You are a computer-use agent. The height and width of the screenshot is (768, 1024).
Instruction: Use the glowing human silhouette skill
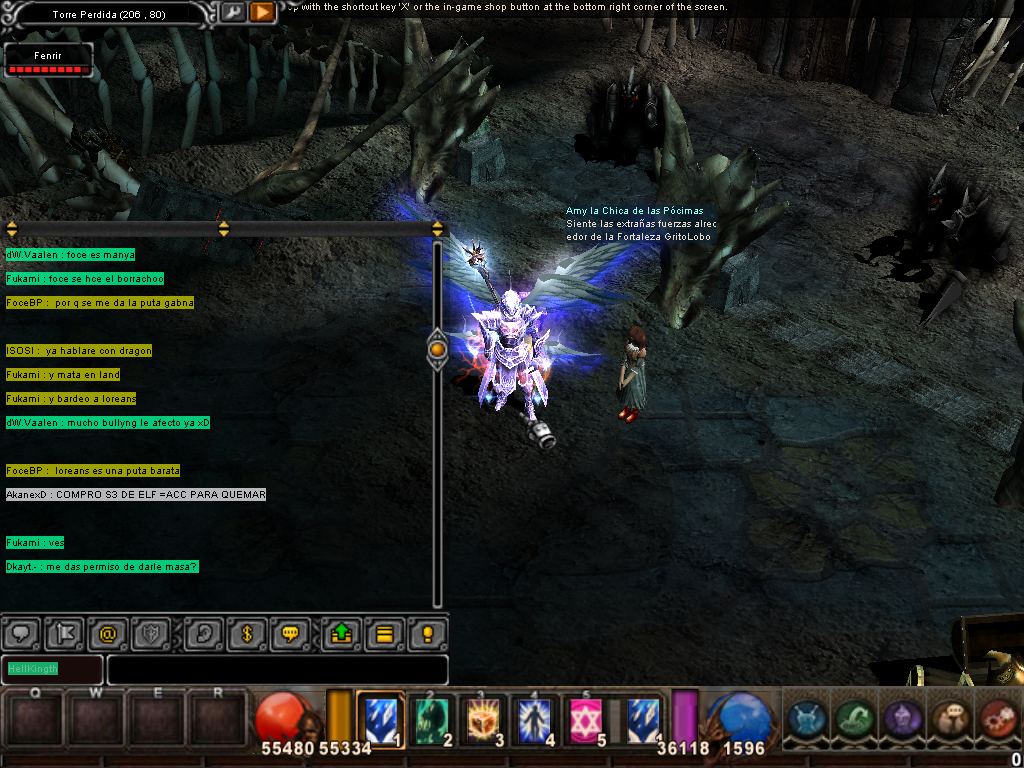(x=537, y=719)
